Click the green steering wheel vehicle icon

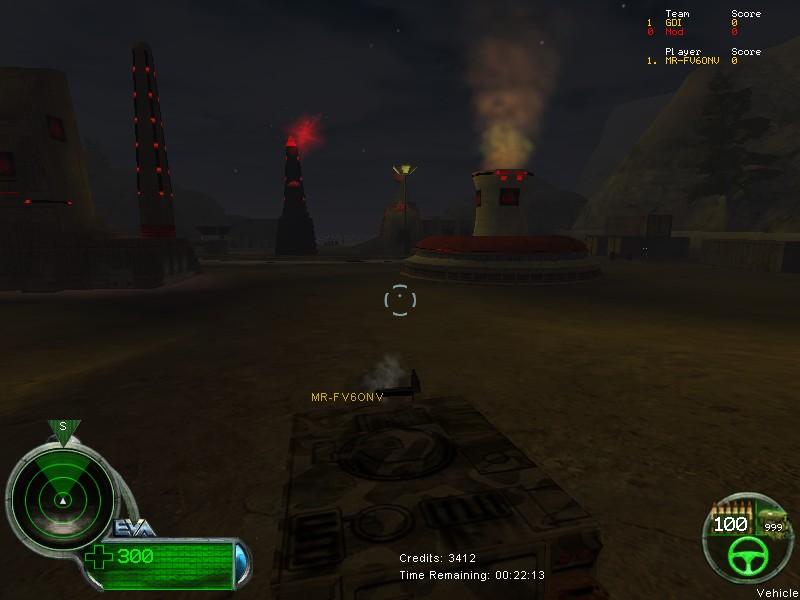(x=745, y=555)
